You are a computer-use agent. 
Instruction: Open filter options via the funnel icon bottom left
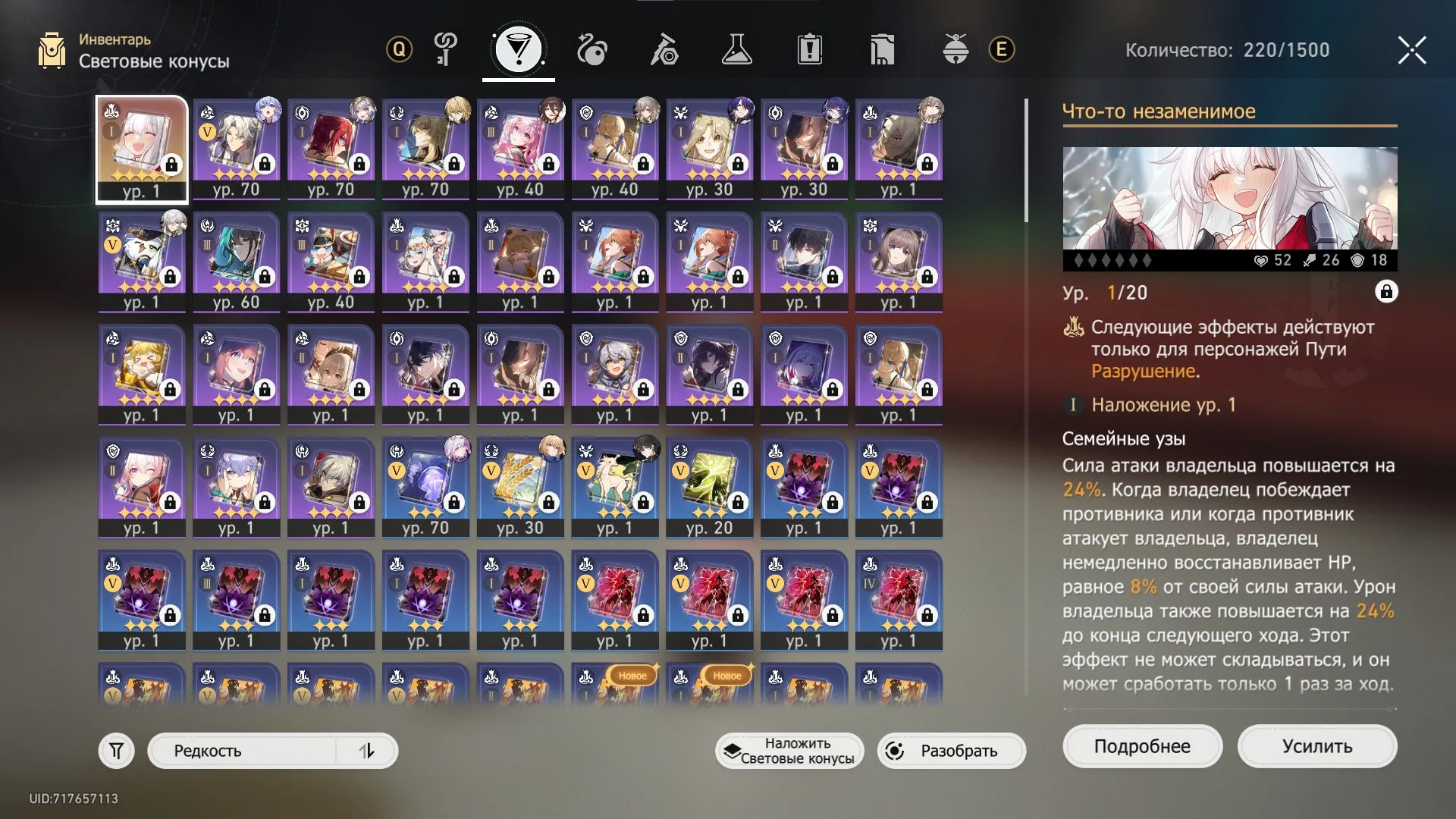pyautogui.click(x=115, y=751)
